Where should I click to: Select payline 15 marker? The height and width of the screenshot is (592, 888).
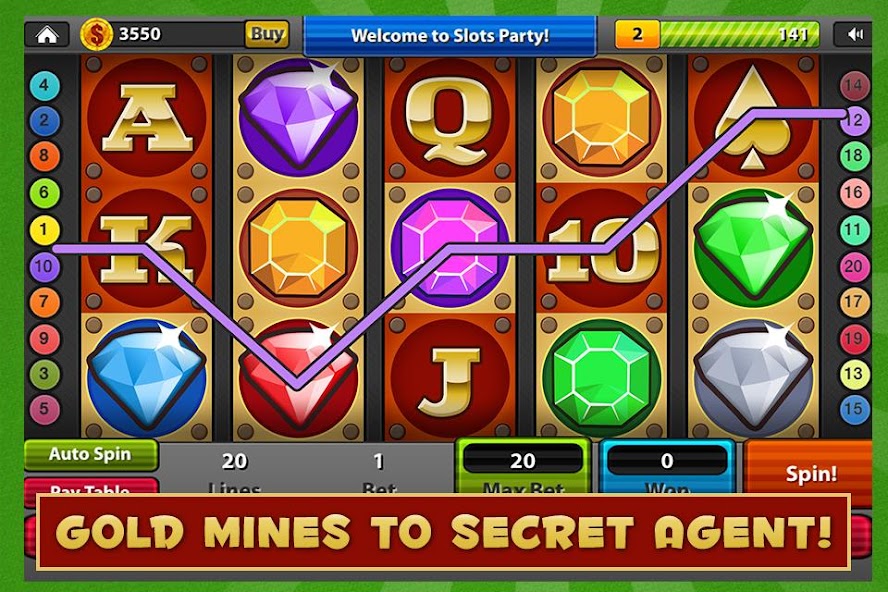[855, 408]
